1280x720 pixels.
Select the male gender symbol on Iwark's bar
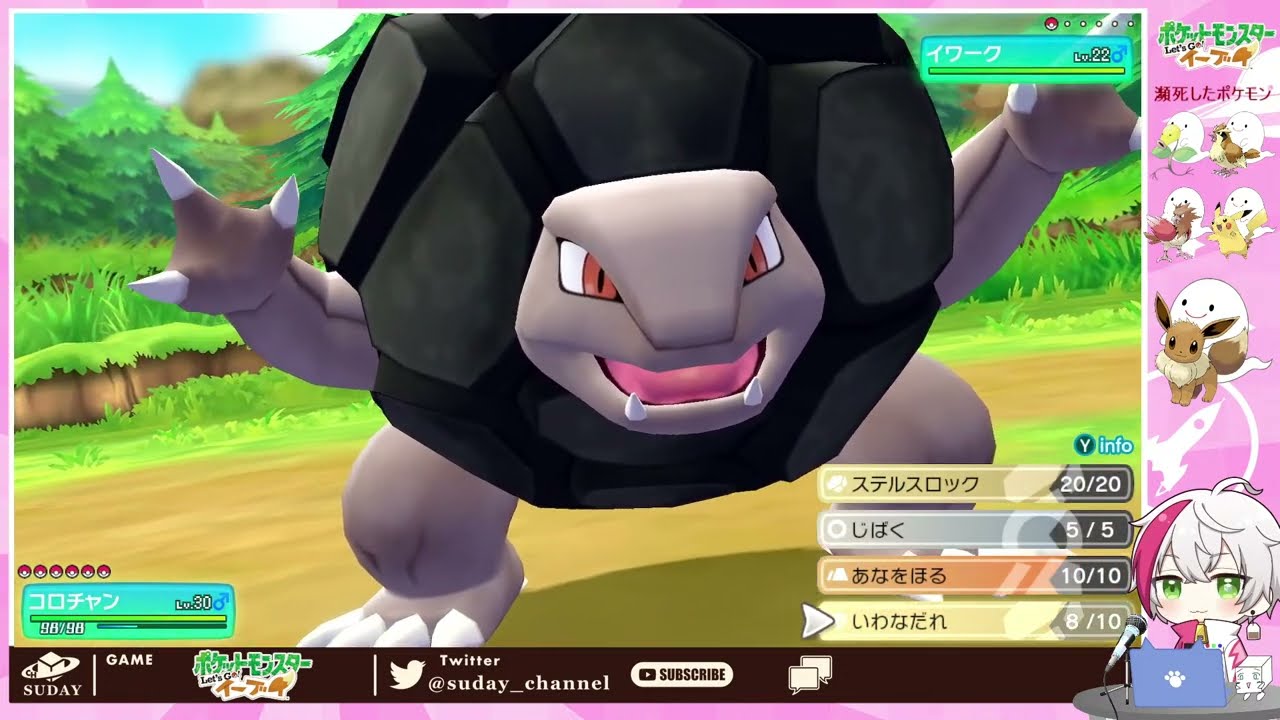coord(1120,56)
